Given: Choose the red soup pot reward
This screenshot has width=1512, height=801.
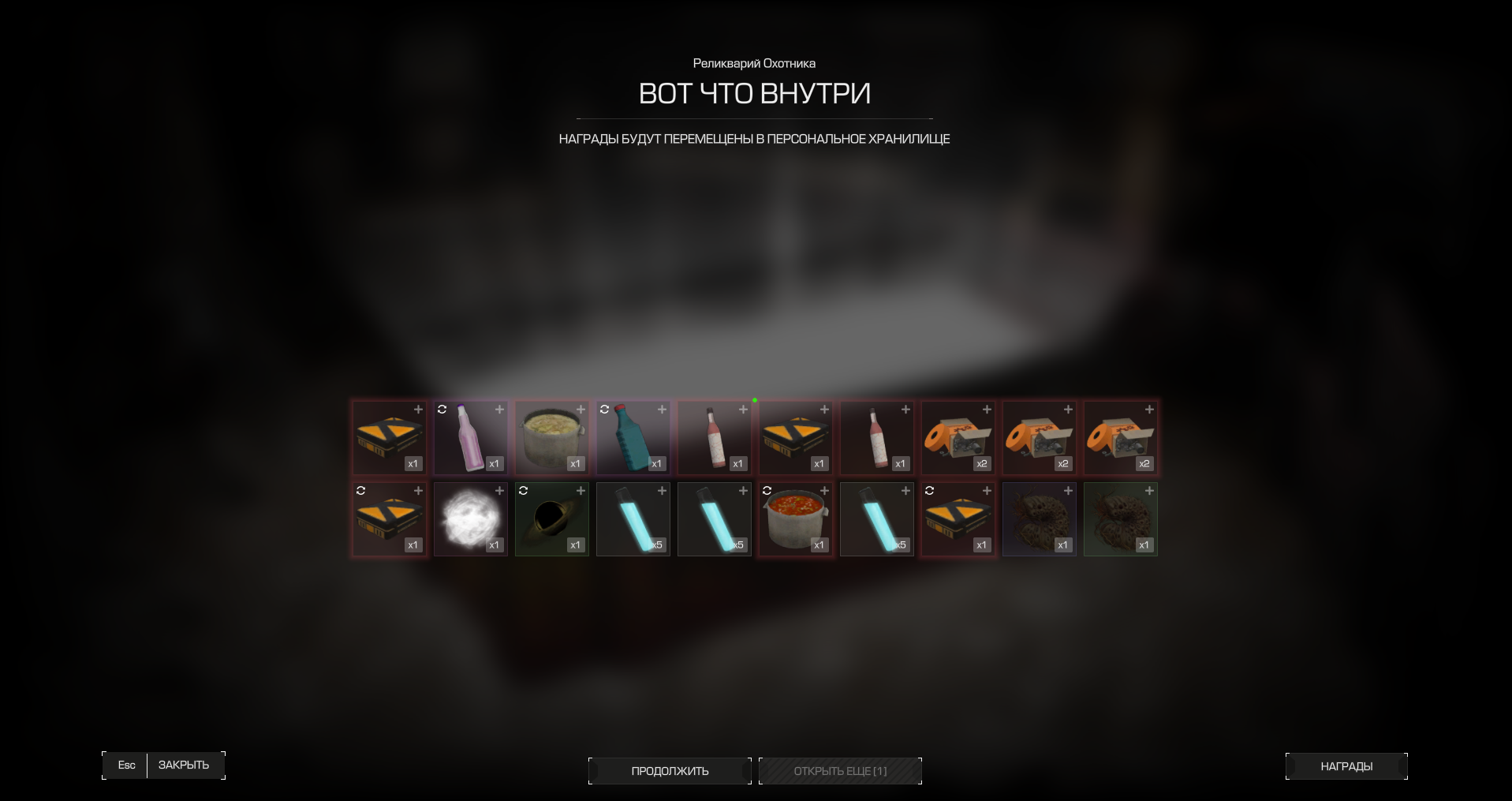Looking at the screenshot, I should [x=796, y=519].
